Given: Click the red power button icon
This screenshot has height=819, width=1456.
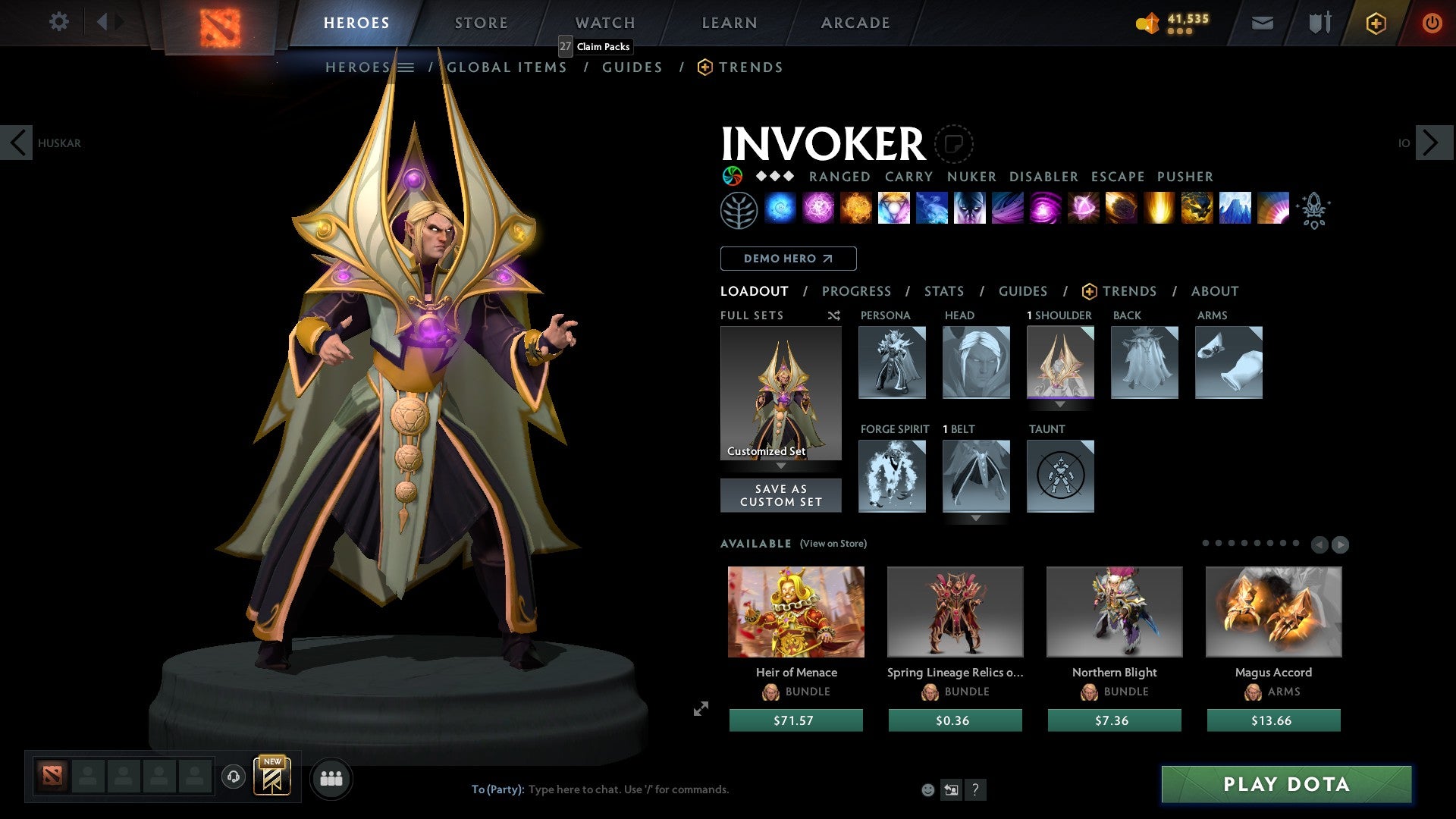Looking at the screenshot, I should point(1432,23).
